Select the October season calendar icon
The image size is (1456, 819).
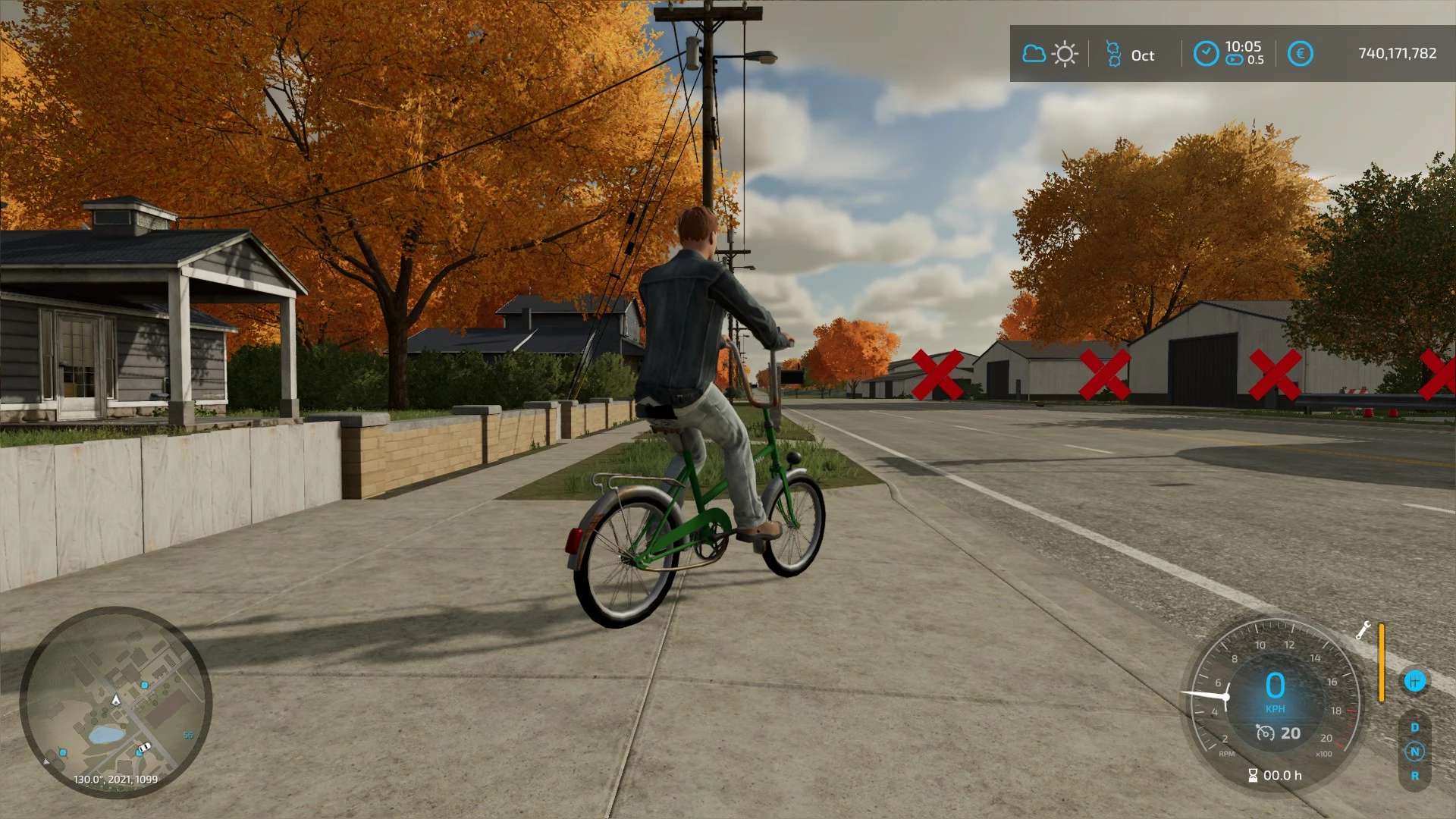(1113, 54)
